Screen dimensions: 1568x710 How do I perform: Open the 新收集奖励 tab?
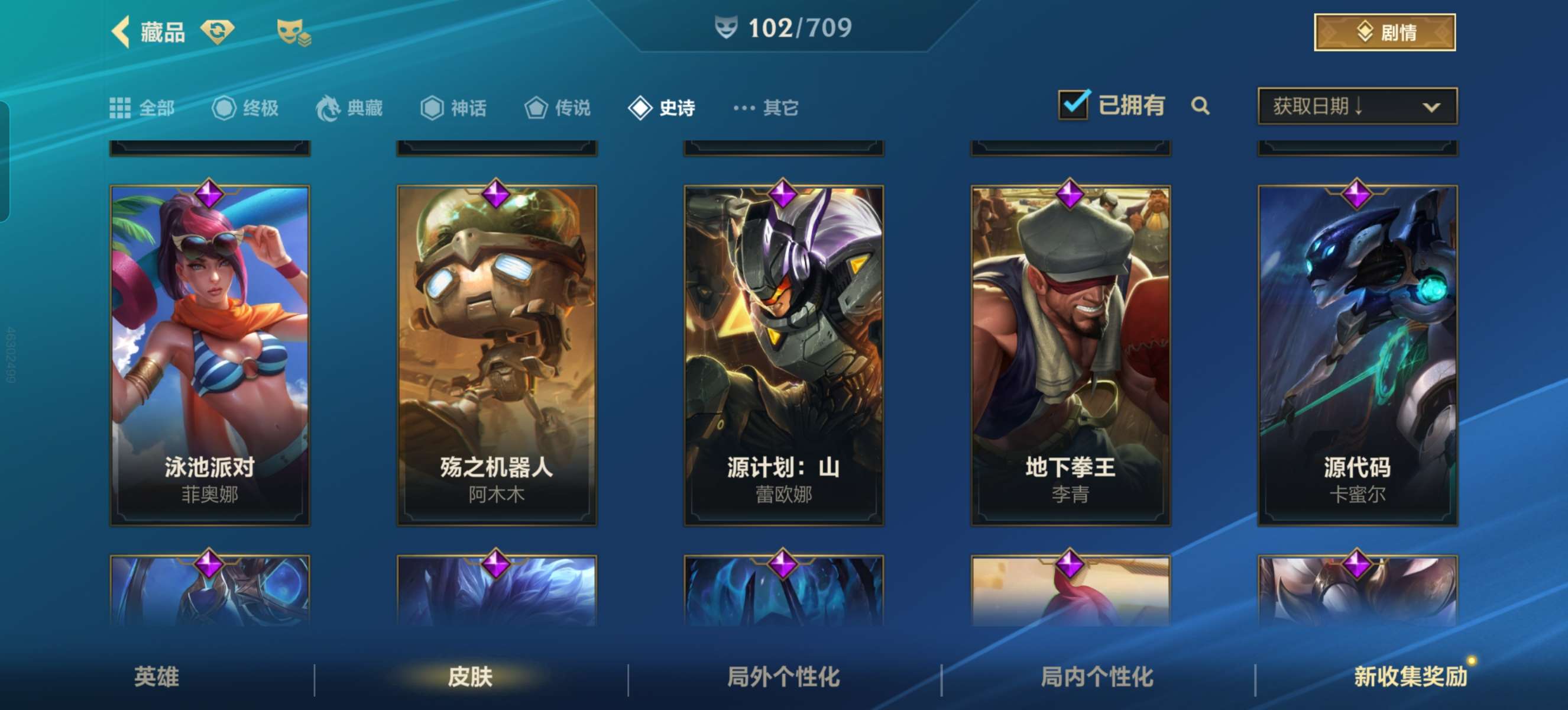click(x=1410, y=676)
